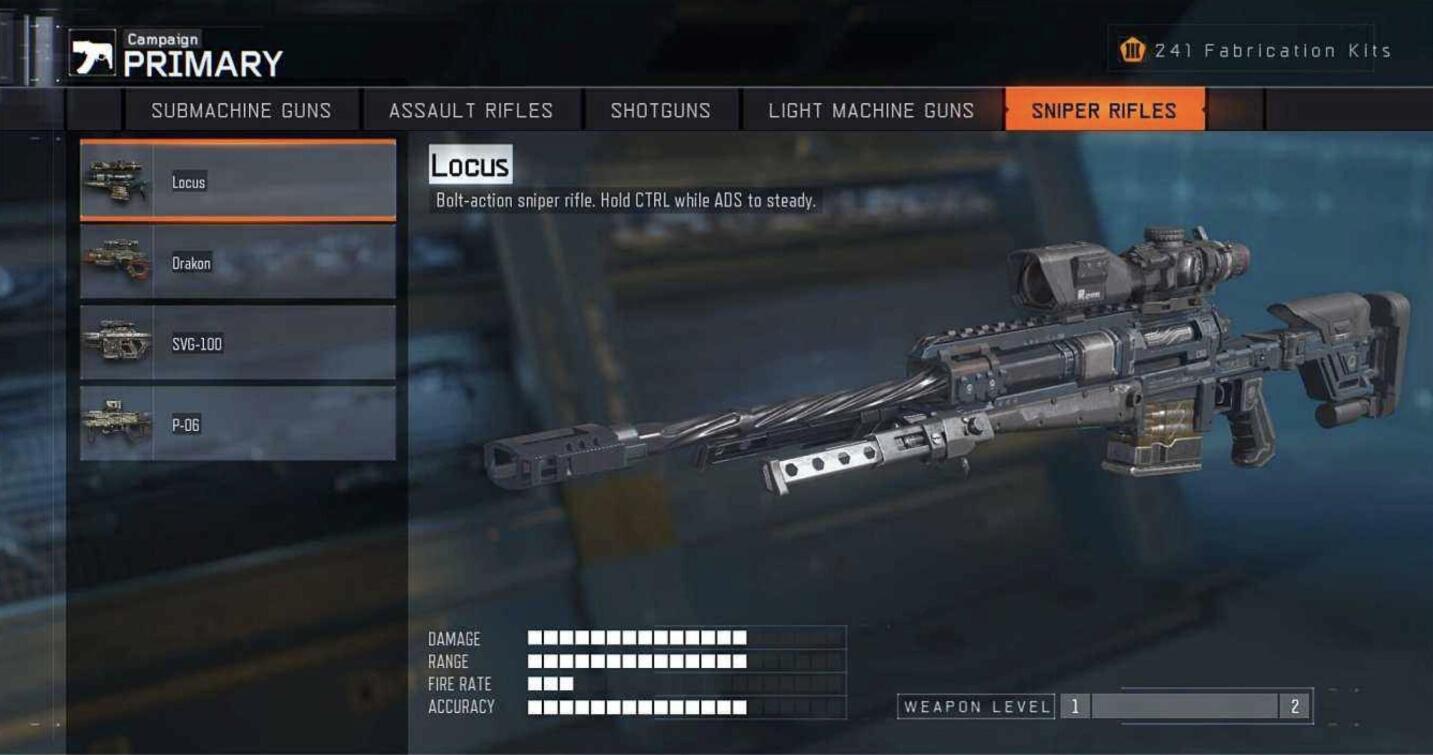Show the Shotguns weapon list
Image resolution: width=1433 pixels, height=755 pixels.
(660, 110)
